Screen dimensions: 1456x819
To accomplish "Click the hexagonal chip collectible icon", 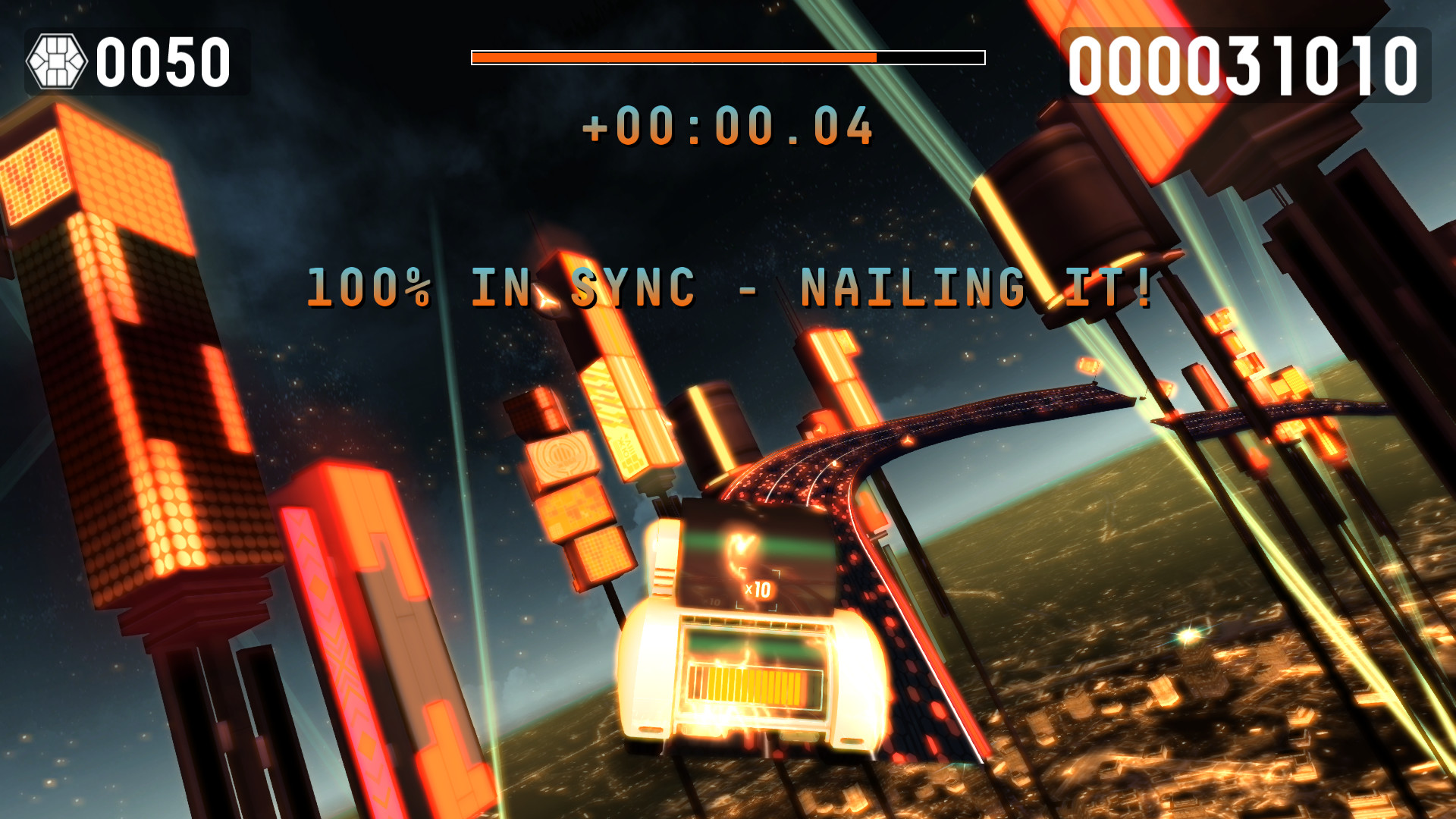I will 56,59.
